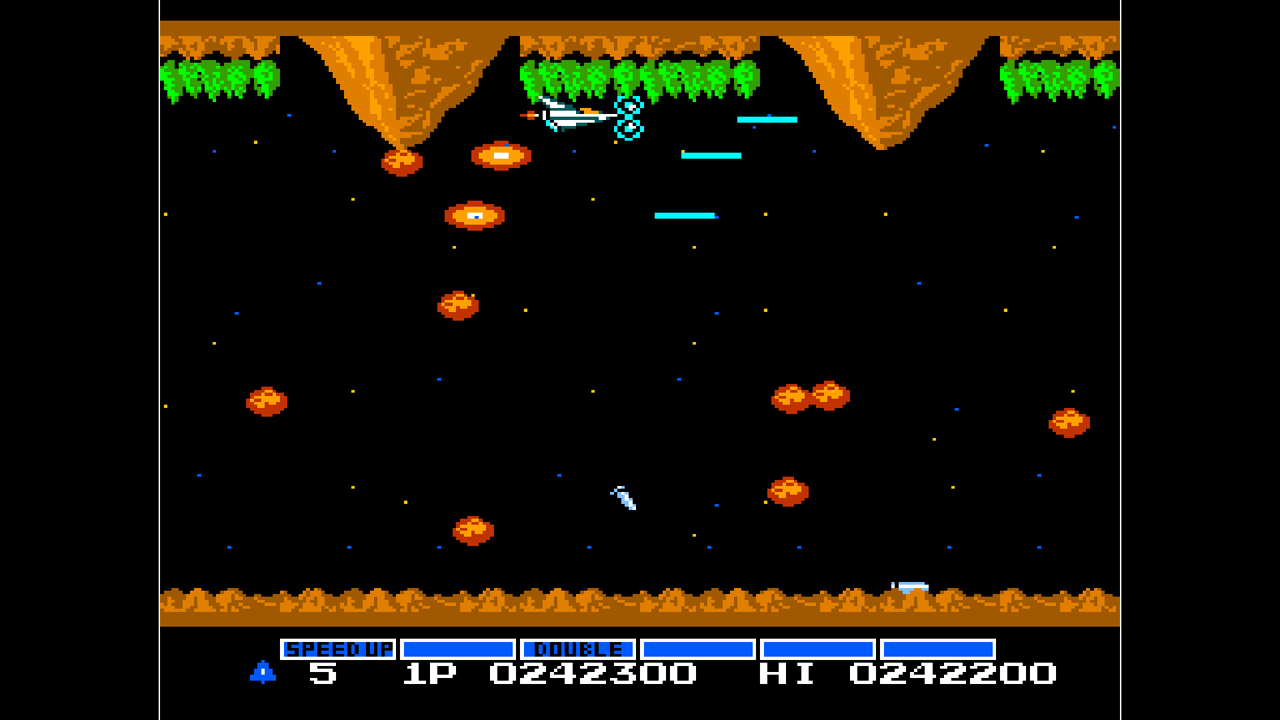Click the topmost cyan laser beam
Screen dimensions: 1280x720
pyautogui.click(x=765, y=119)
